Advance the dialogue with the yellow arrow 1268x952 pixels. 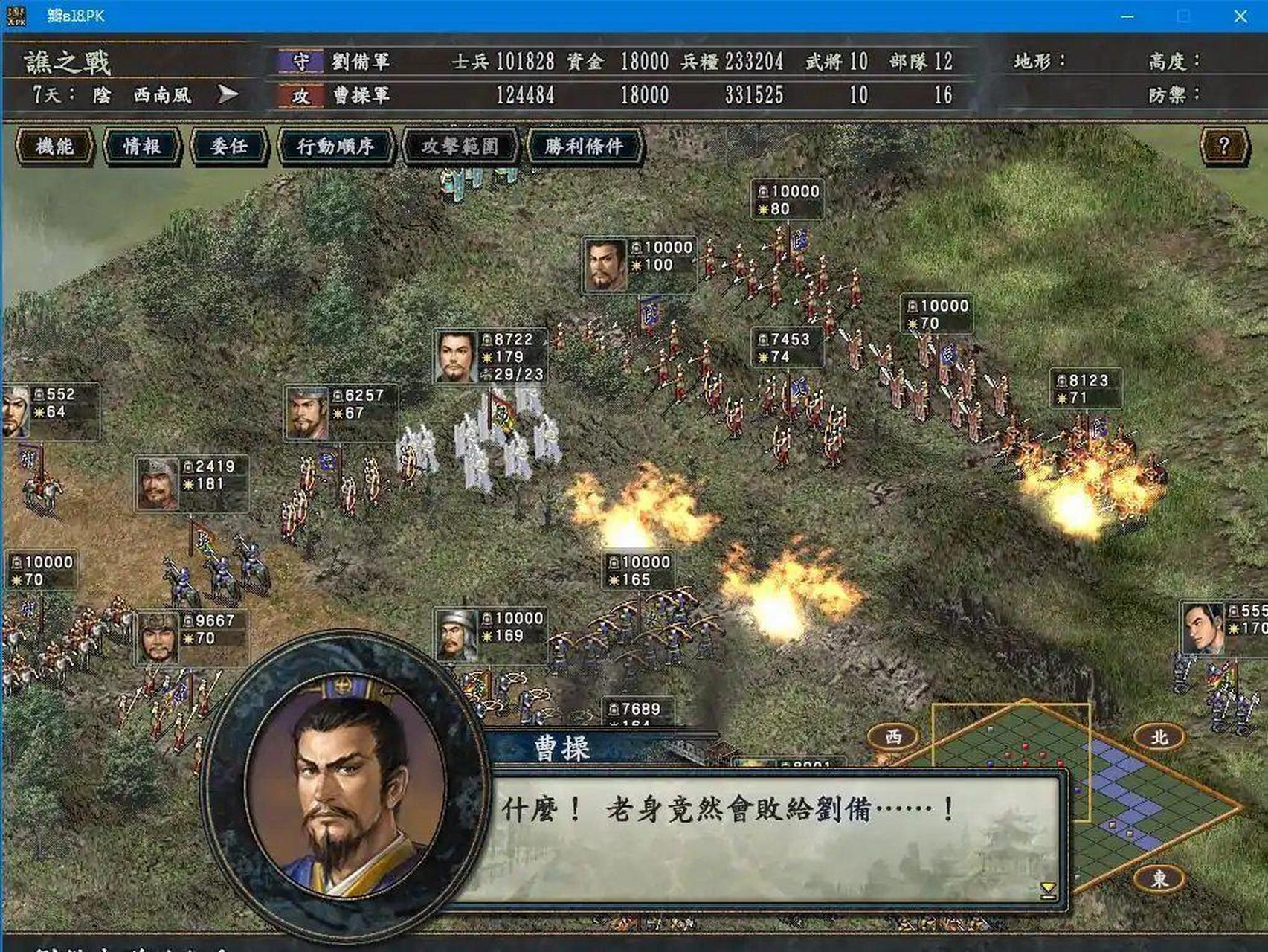pyautogui.click(x=1048, y=890)
